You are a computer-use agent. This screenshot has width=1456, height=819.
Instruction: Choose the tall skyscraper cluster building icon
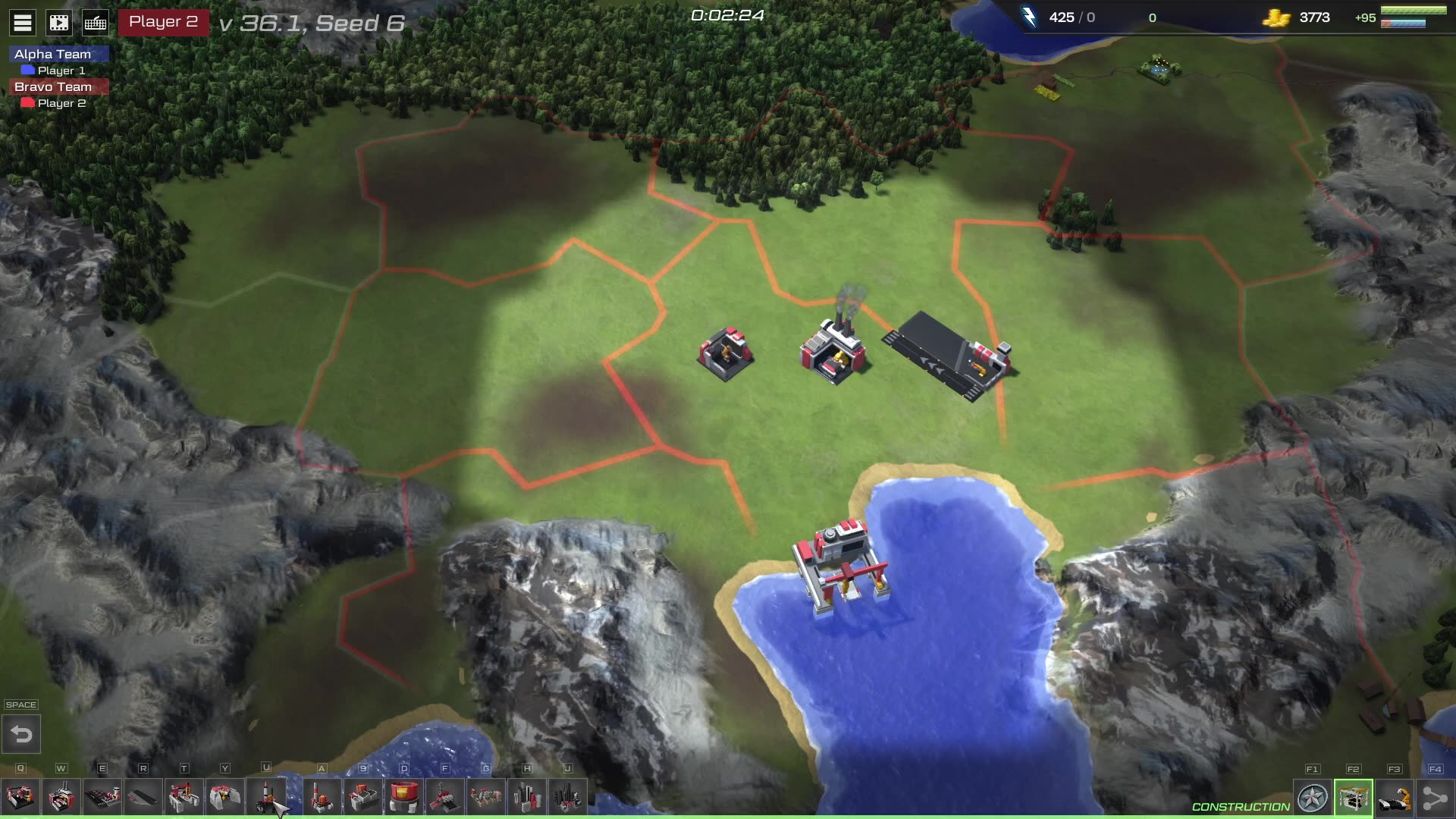pyautogui.click(x=567, y=798)
